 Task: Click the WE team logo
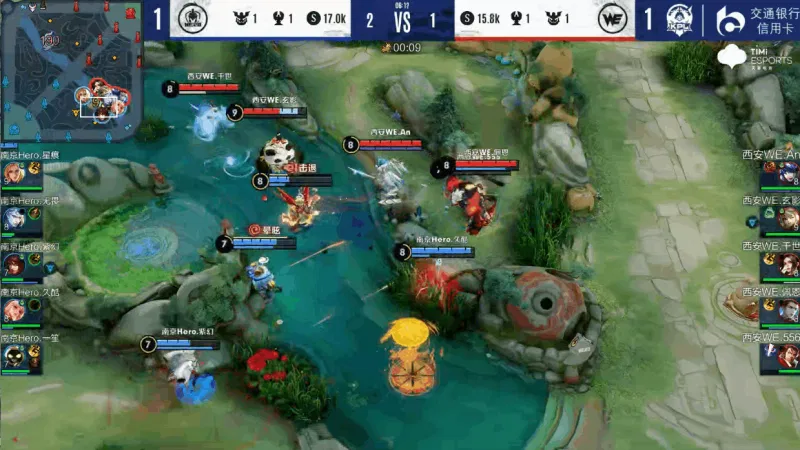(x=611, y=20)
